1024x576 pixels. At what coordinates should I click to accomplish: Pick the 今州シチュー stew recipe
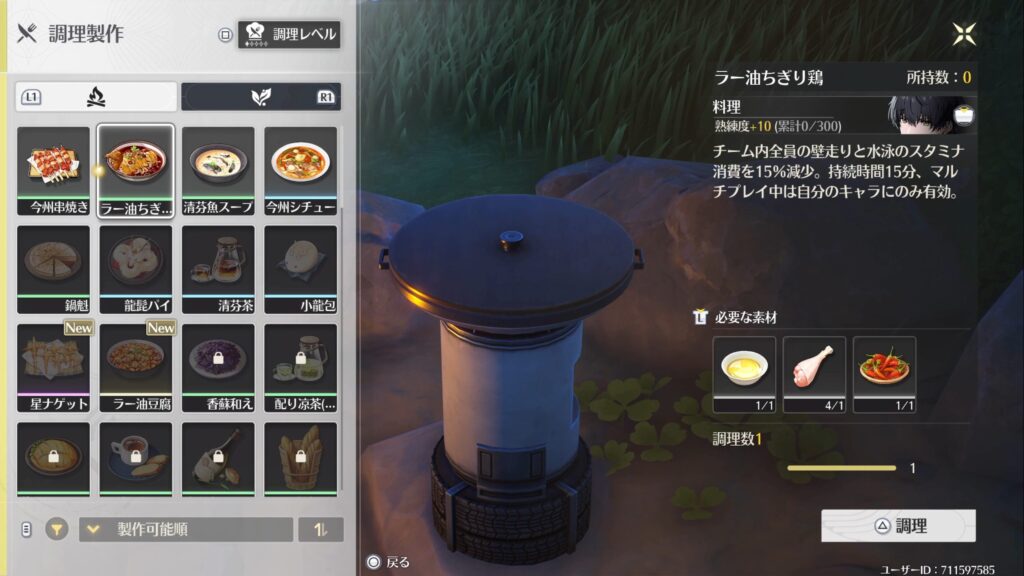click(x=300, y=168)
